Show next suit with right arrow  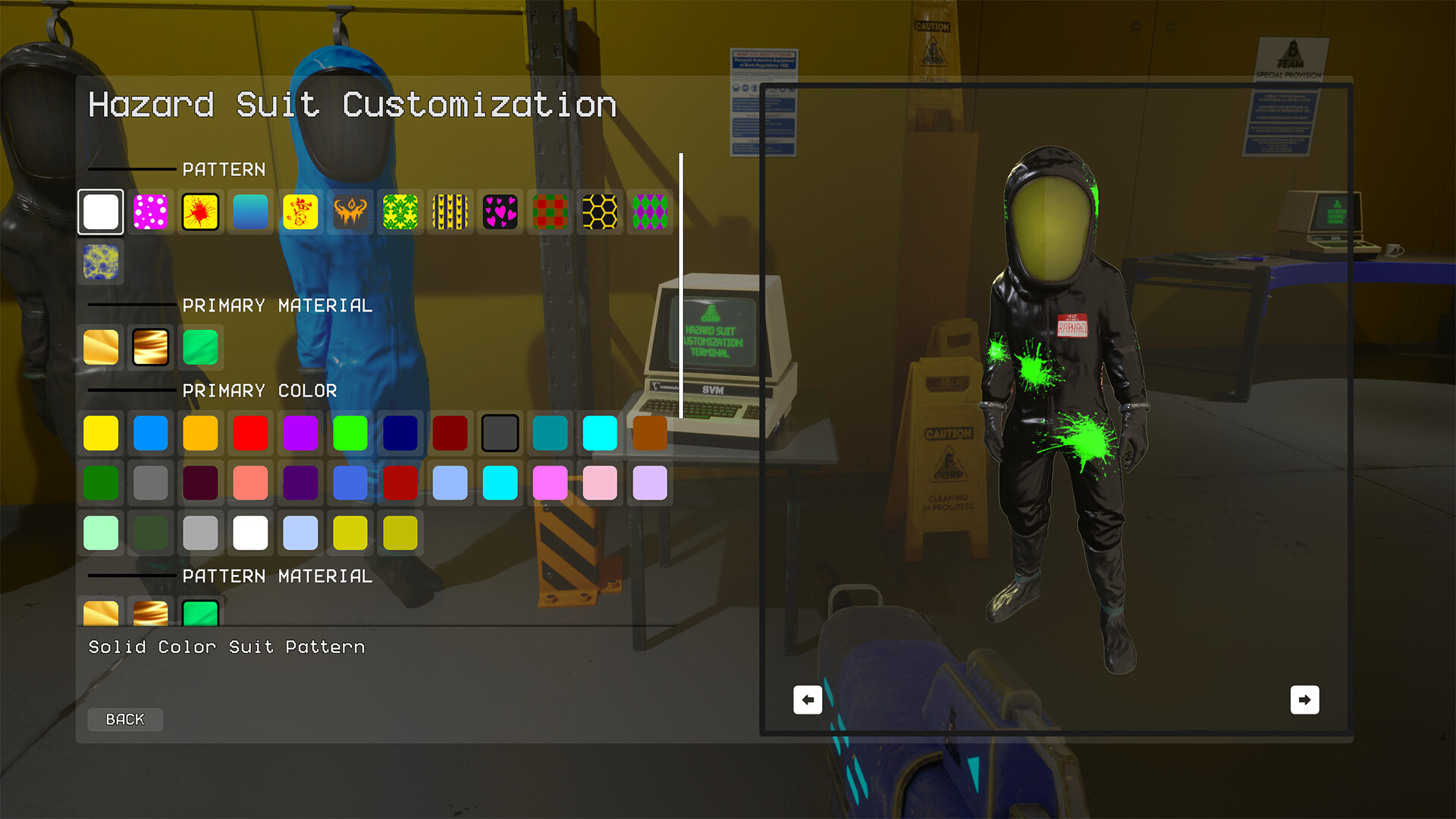point(1304,699)
